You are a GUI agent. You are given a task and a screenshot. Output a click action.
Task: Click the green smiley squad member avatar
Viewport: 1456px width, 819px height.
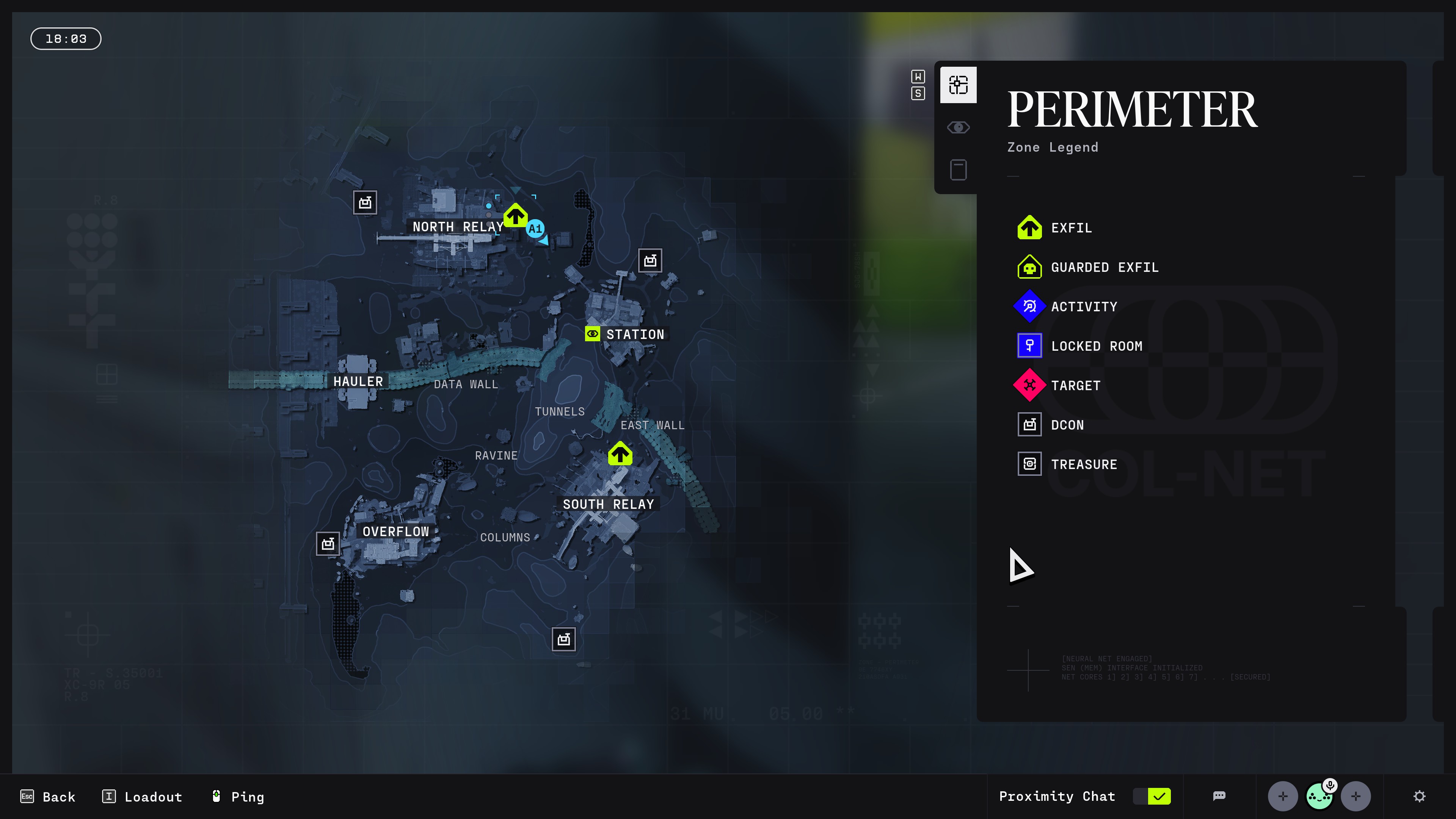pos(1319,796)
